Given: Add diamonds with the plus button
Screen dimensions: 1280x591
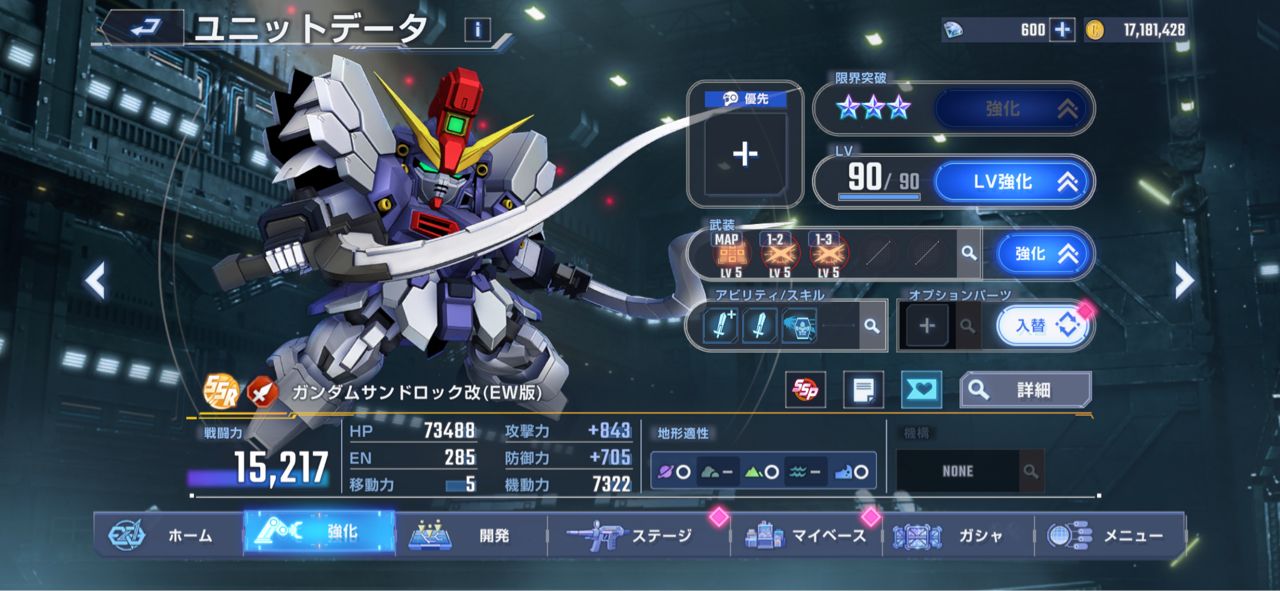Looking at the screenshot, I should (x=1062, y=30).
